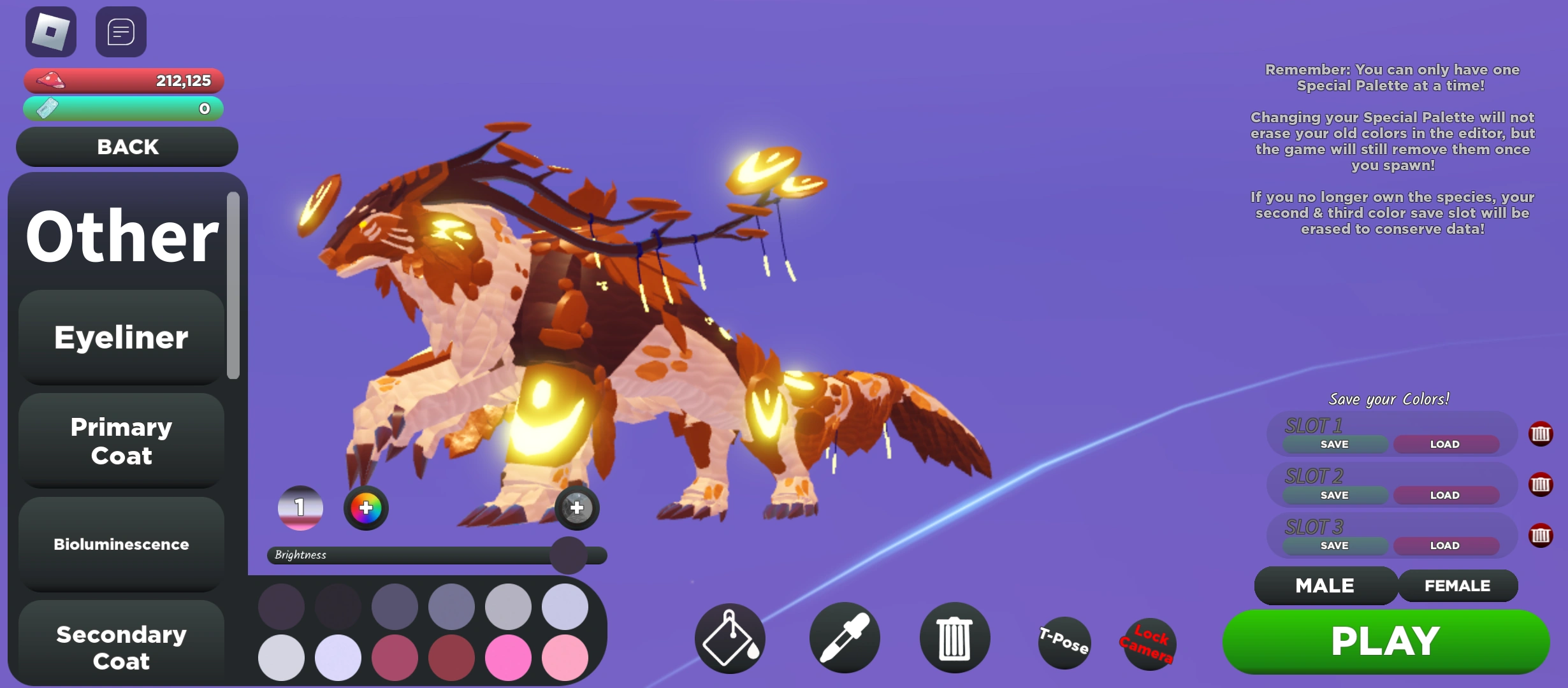Delete saved colors using Slot 1 trash icon
Image resolution: width=1568 pixels, height=688 pixels.
1541,434
